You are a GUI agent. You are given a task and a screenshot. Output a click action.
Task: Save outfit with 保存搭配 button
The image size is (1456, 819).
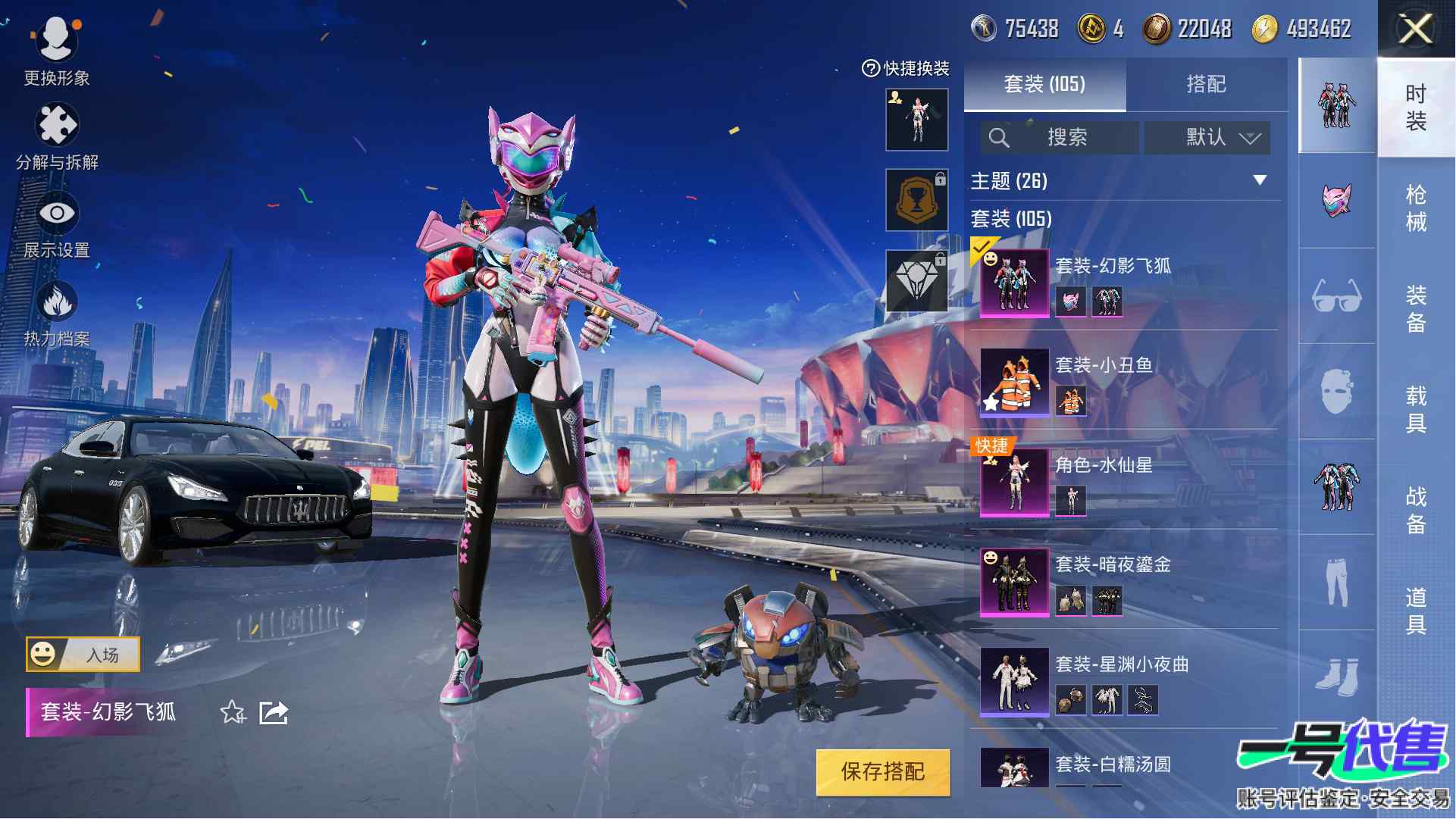[x=883, y=771]
